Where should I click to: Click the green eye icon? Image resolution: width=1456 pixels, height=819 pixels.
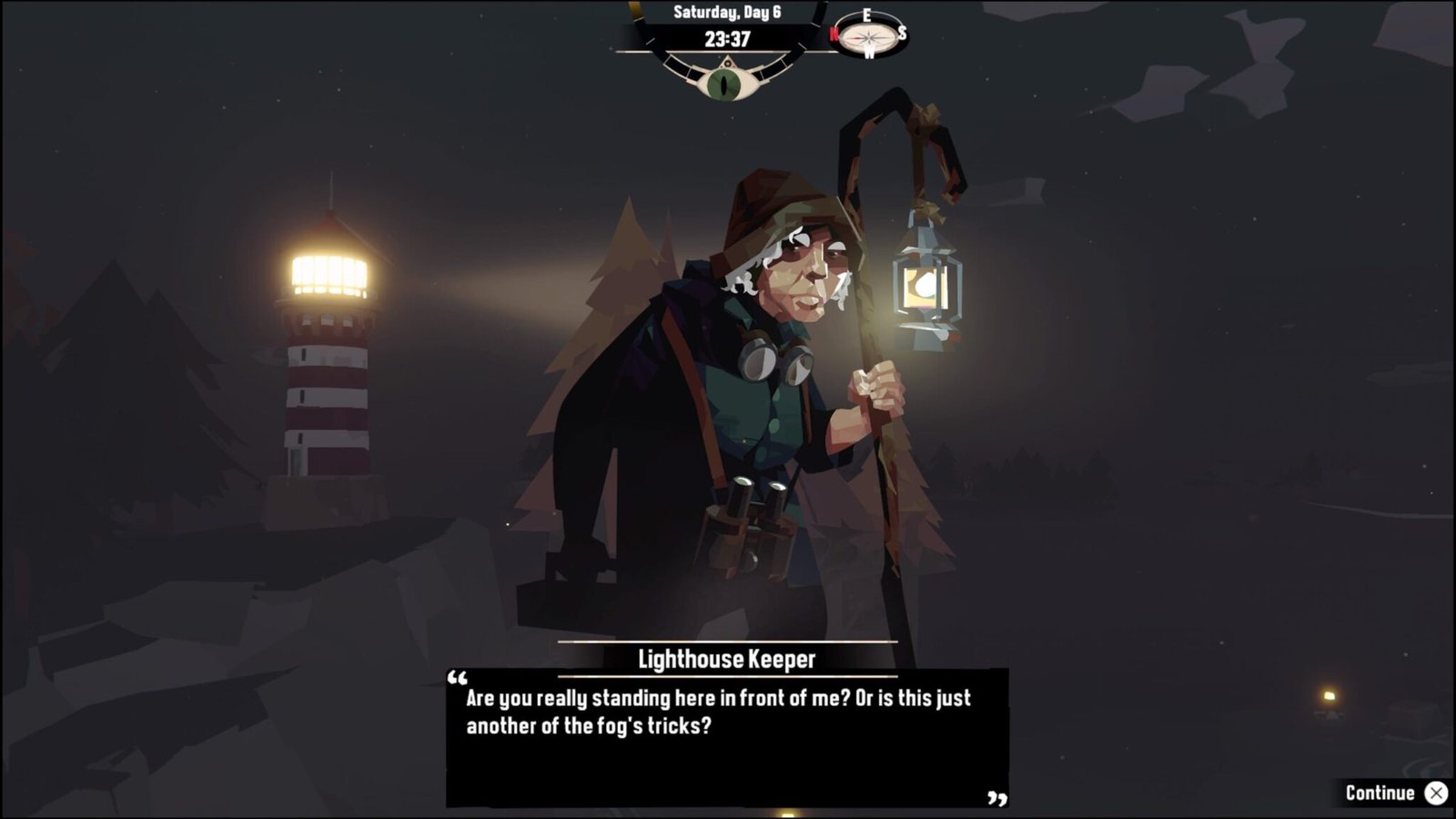[x=725, y=83]
